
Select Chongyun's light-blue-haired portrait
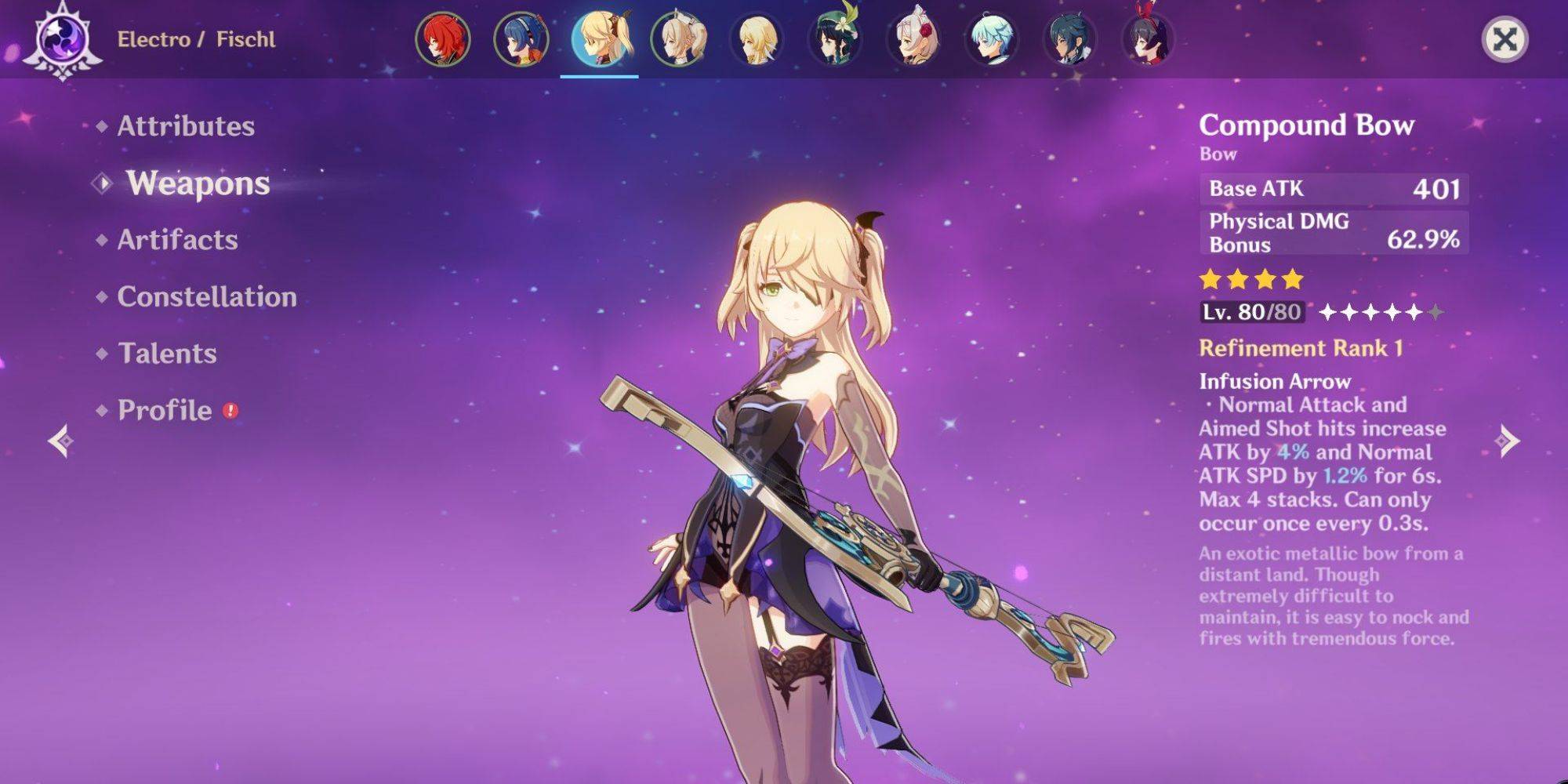click(992, 39)
